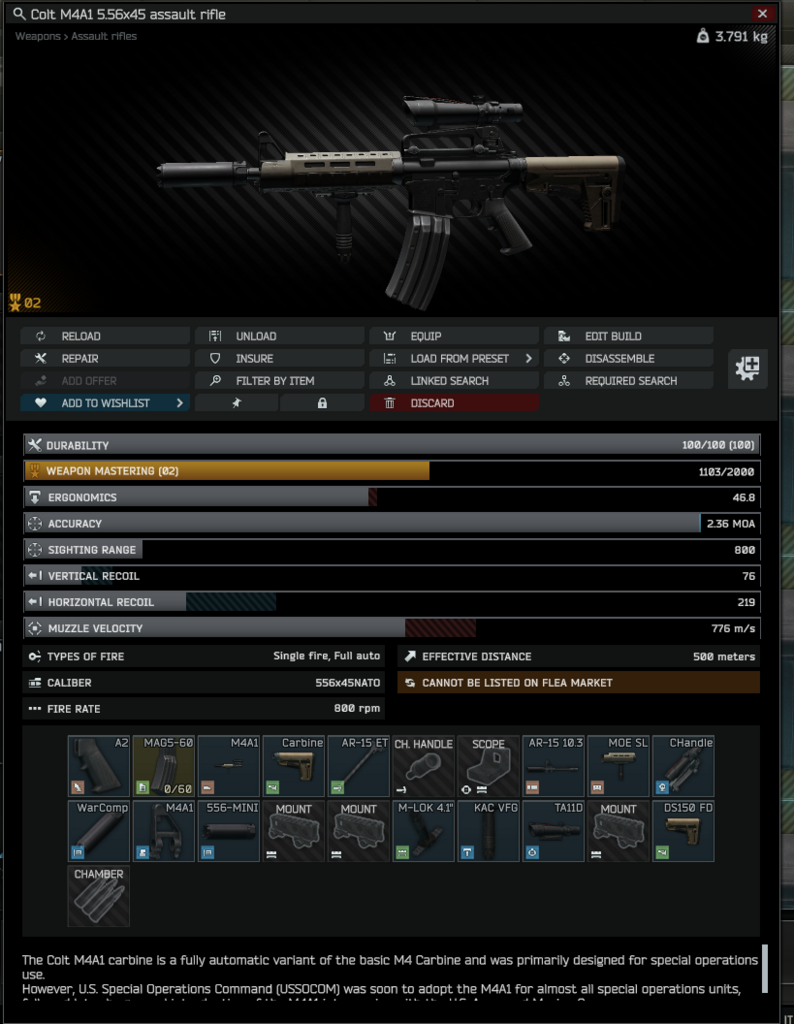Toggle the padlock lock button
The width and height of the screenshot is (794, 1024).
tap(322, 403)
